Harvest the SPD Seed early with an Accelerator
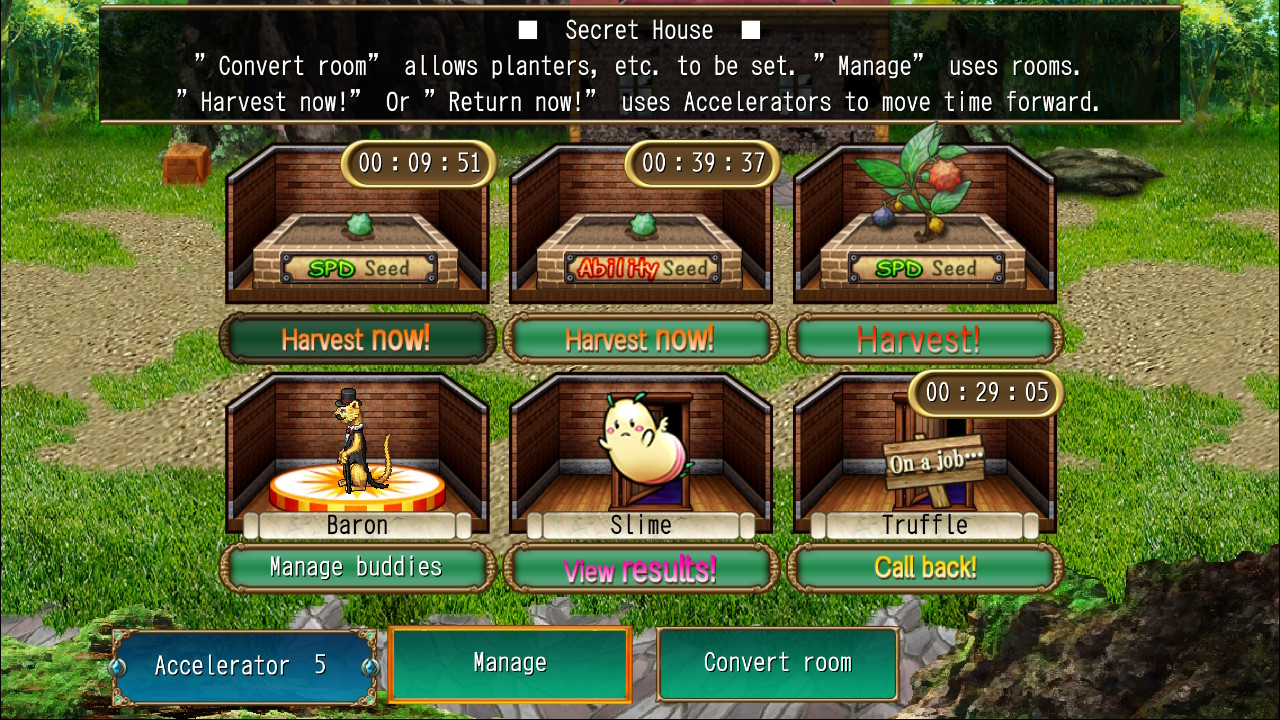The image size is (1280, 720). click(357, 339)
